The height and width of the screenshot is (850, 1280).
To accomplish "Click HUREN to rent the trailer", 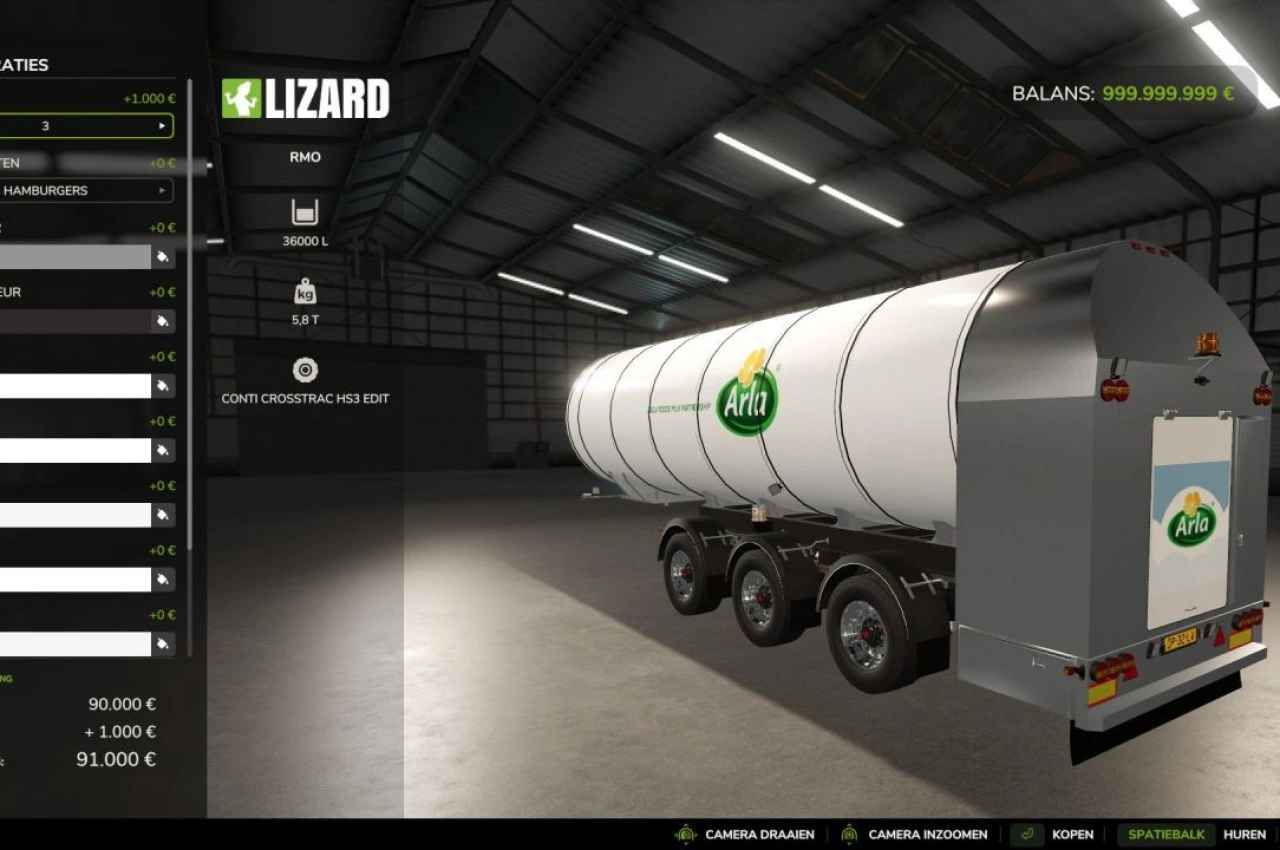I will point(1244,833).
